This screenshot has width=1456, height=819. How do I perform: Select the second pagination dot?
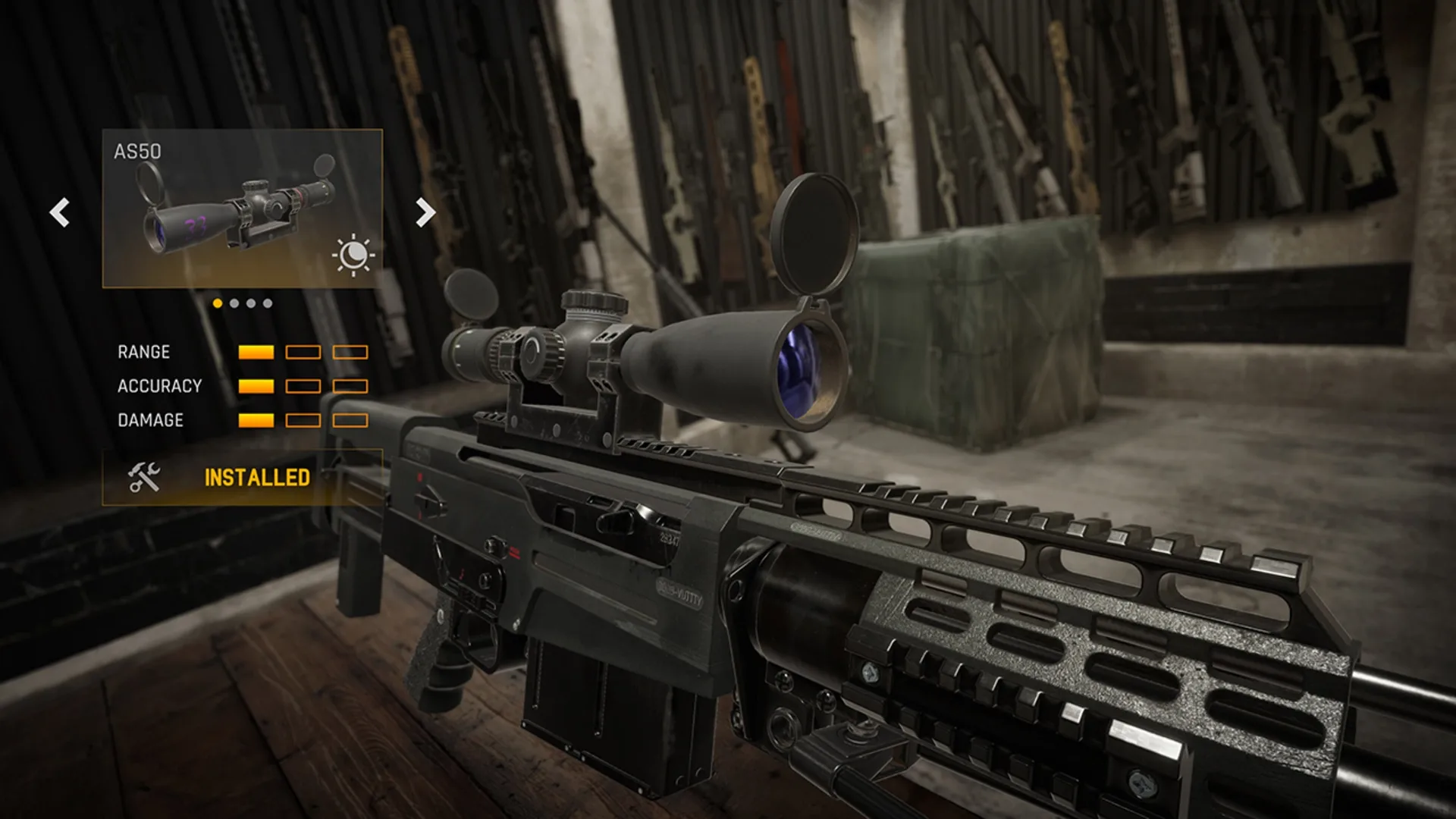click(x=234, y=303)
